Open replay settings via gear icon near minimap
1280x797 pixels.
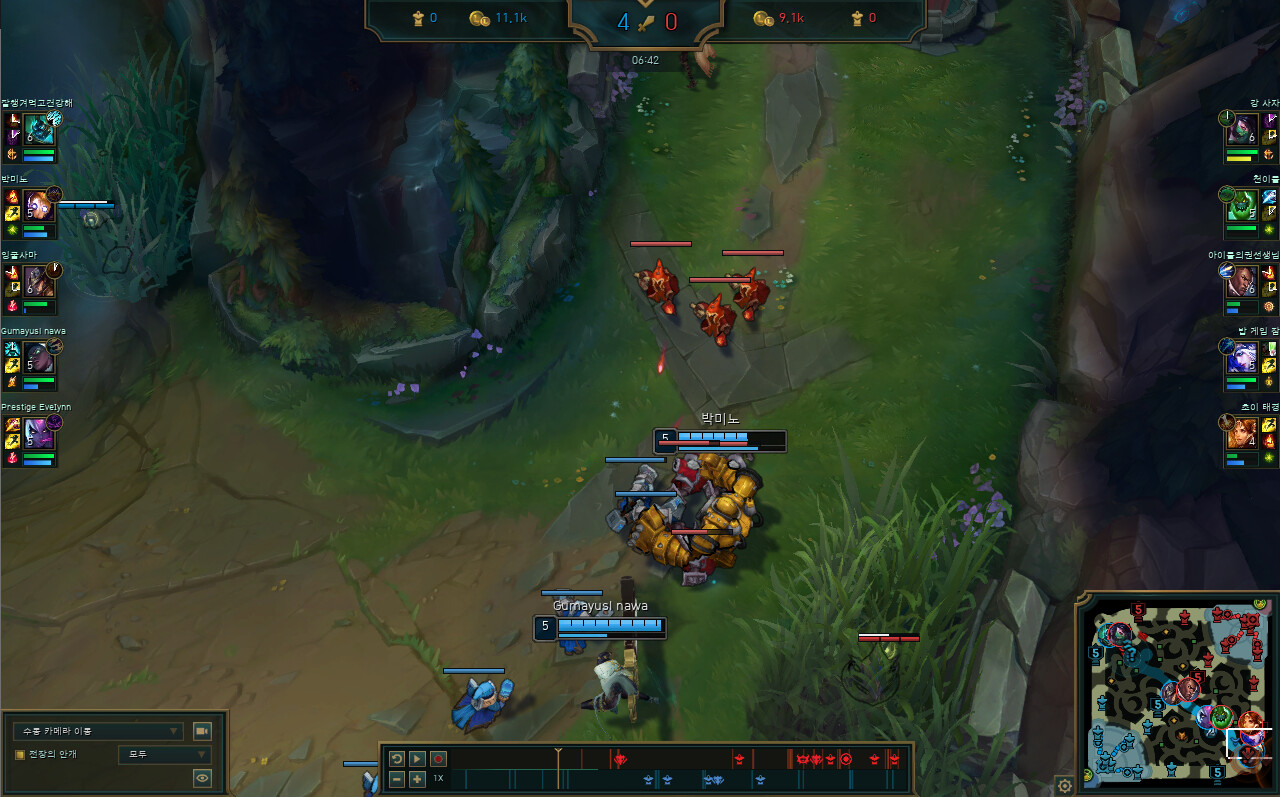[1064, 786]
